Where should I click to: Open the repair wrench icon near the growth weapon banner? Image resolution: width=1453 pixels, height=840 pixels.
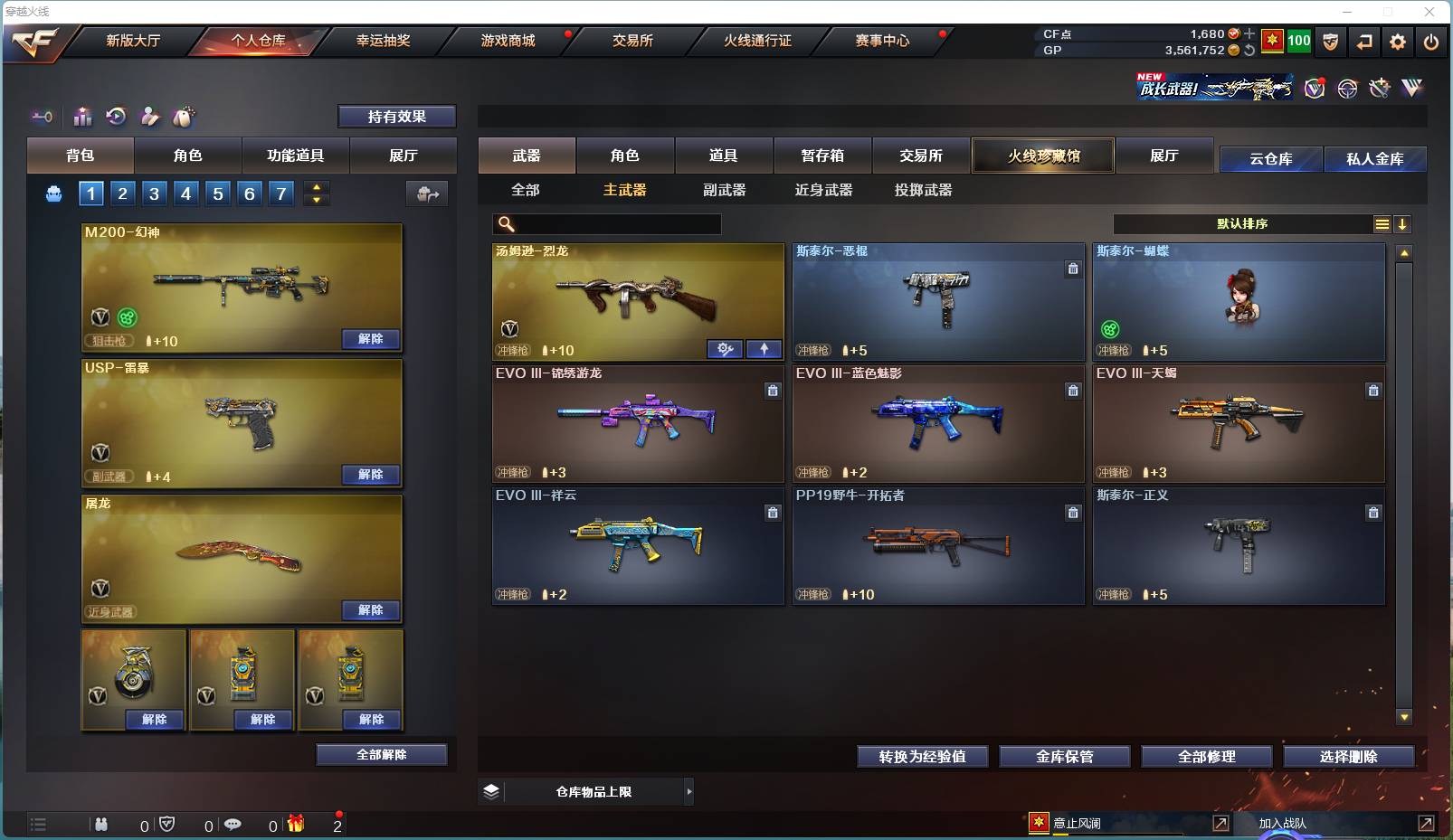1379,88
